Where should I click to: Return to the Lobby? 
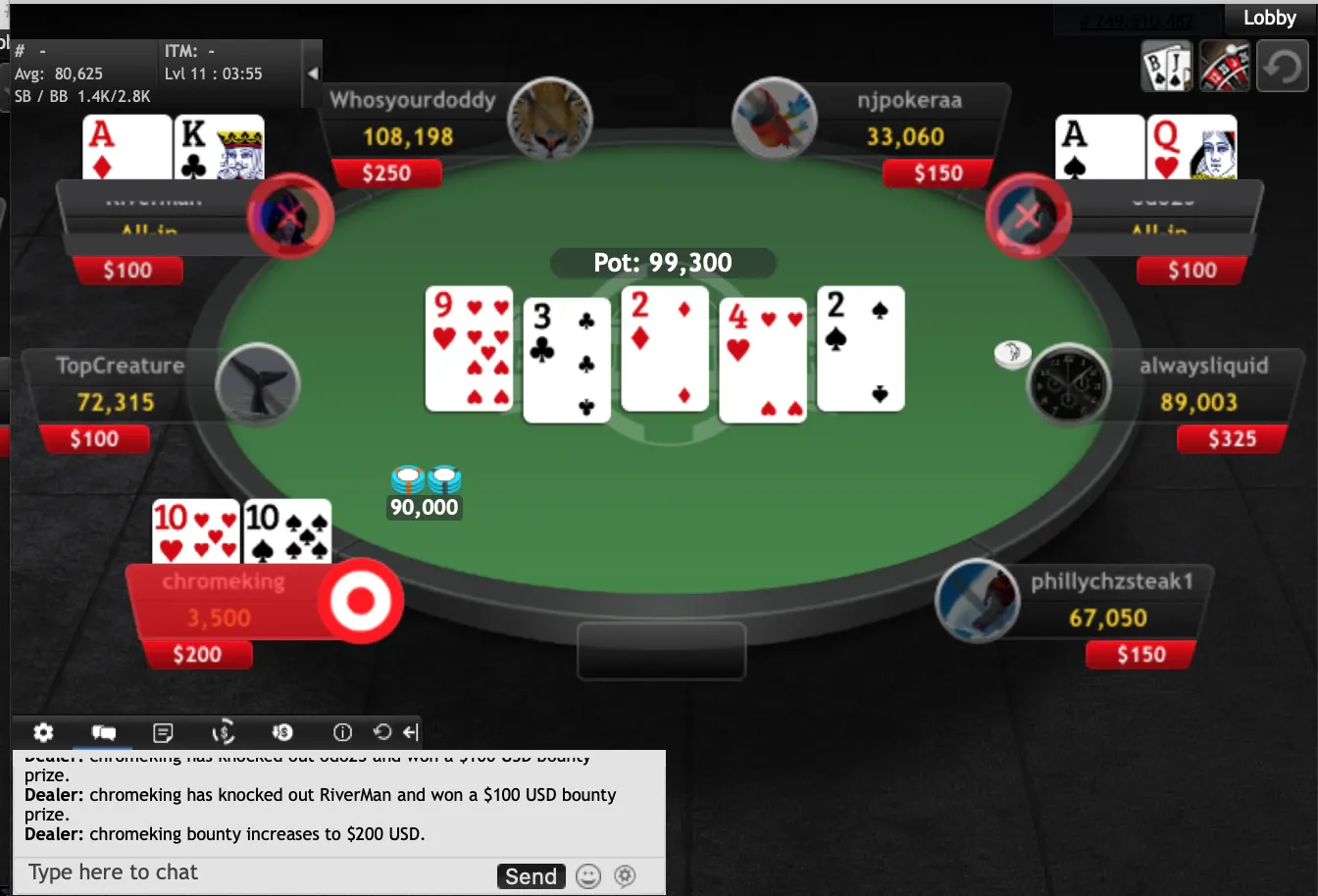coord(1269,18)
